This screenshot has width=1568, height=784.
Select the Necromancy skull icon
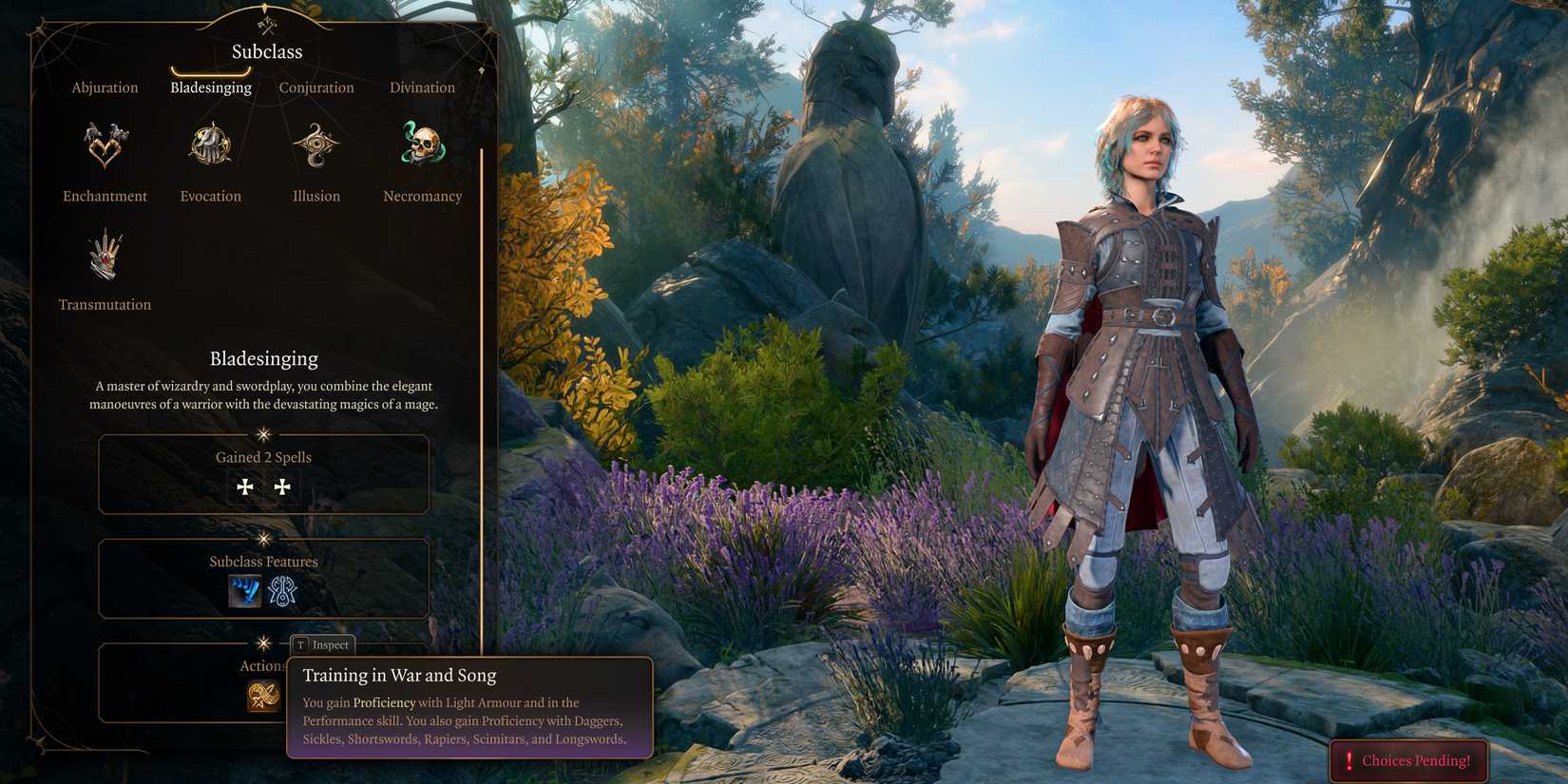[421, 144]
